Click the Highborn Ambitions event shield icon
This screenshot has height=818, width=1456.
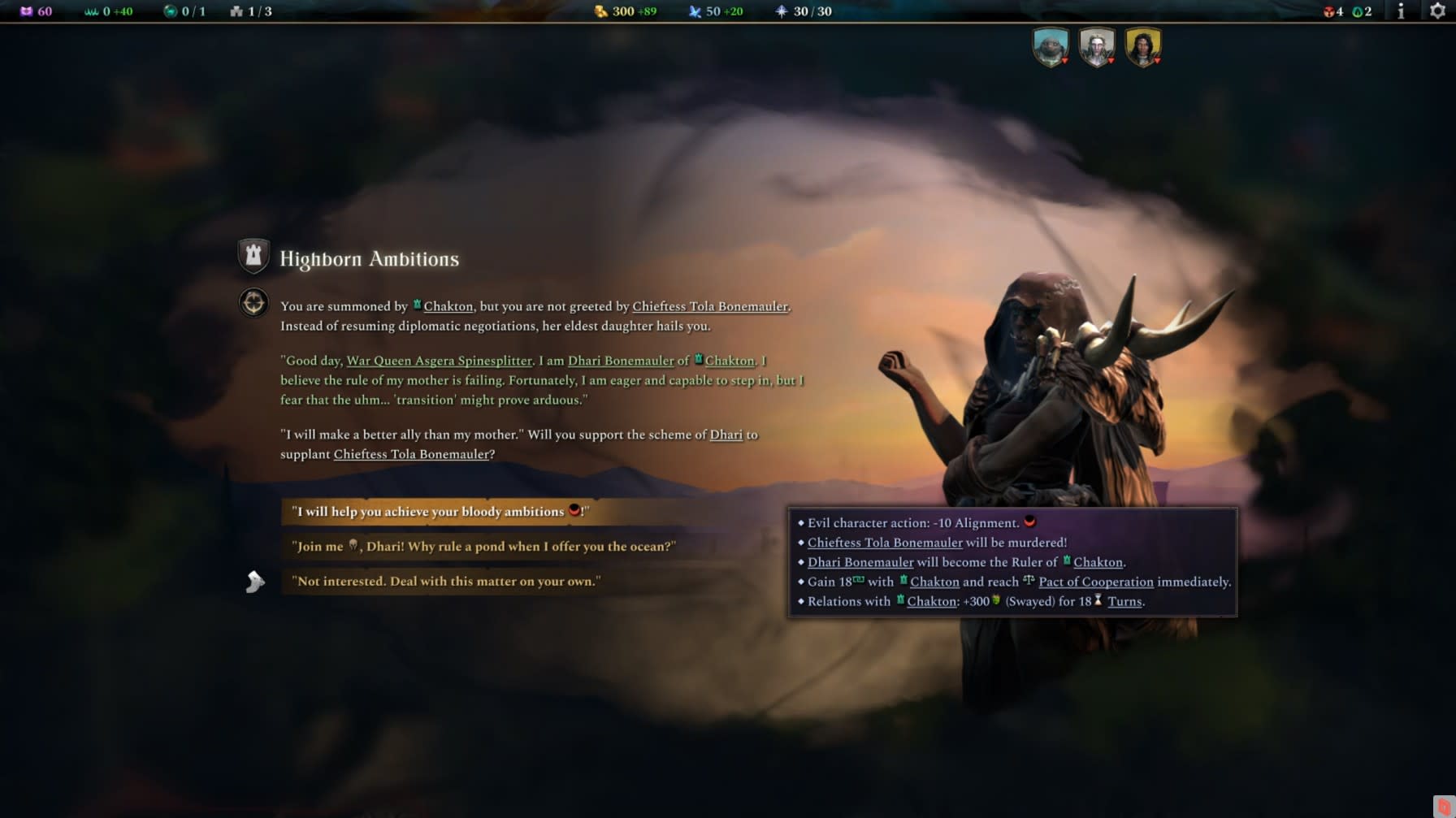coord(253,256)
